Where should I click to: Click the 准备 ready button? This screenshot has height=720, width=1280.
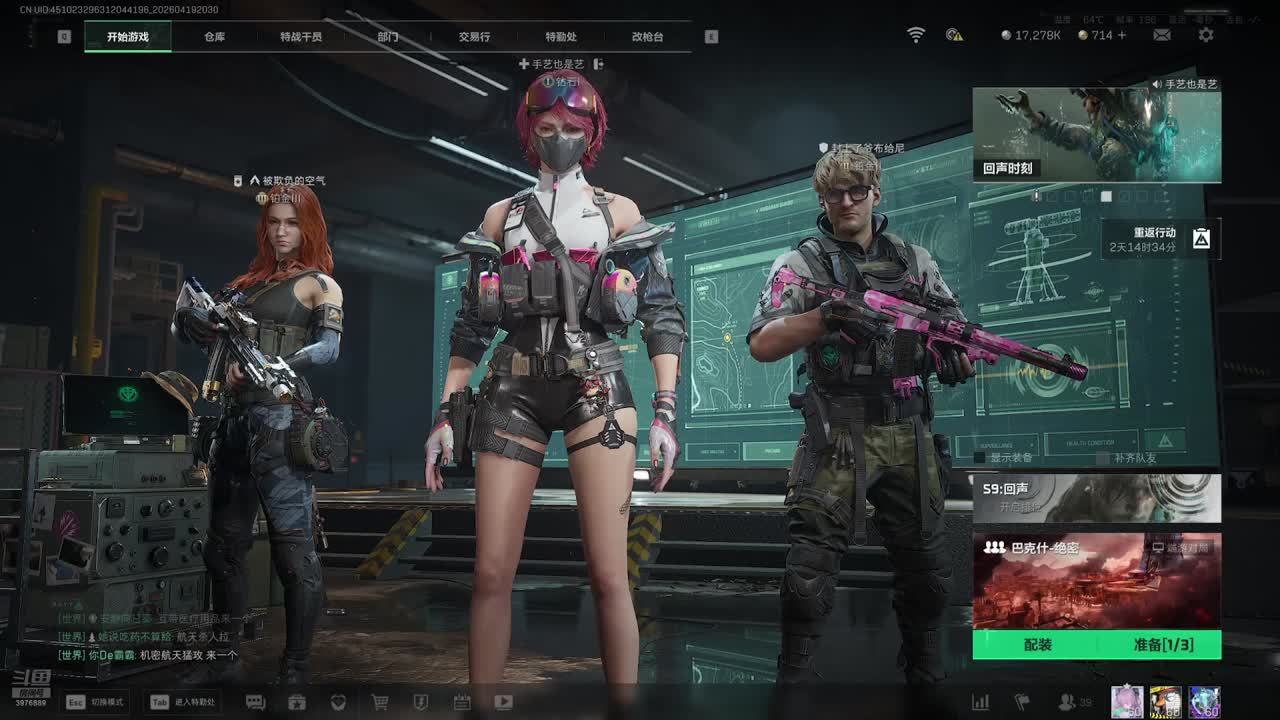pos(1163,645)
